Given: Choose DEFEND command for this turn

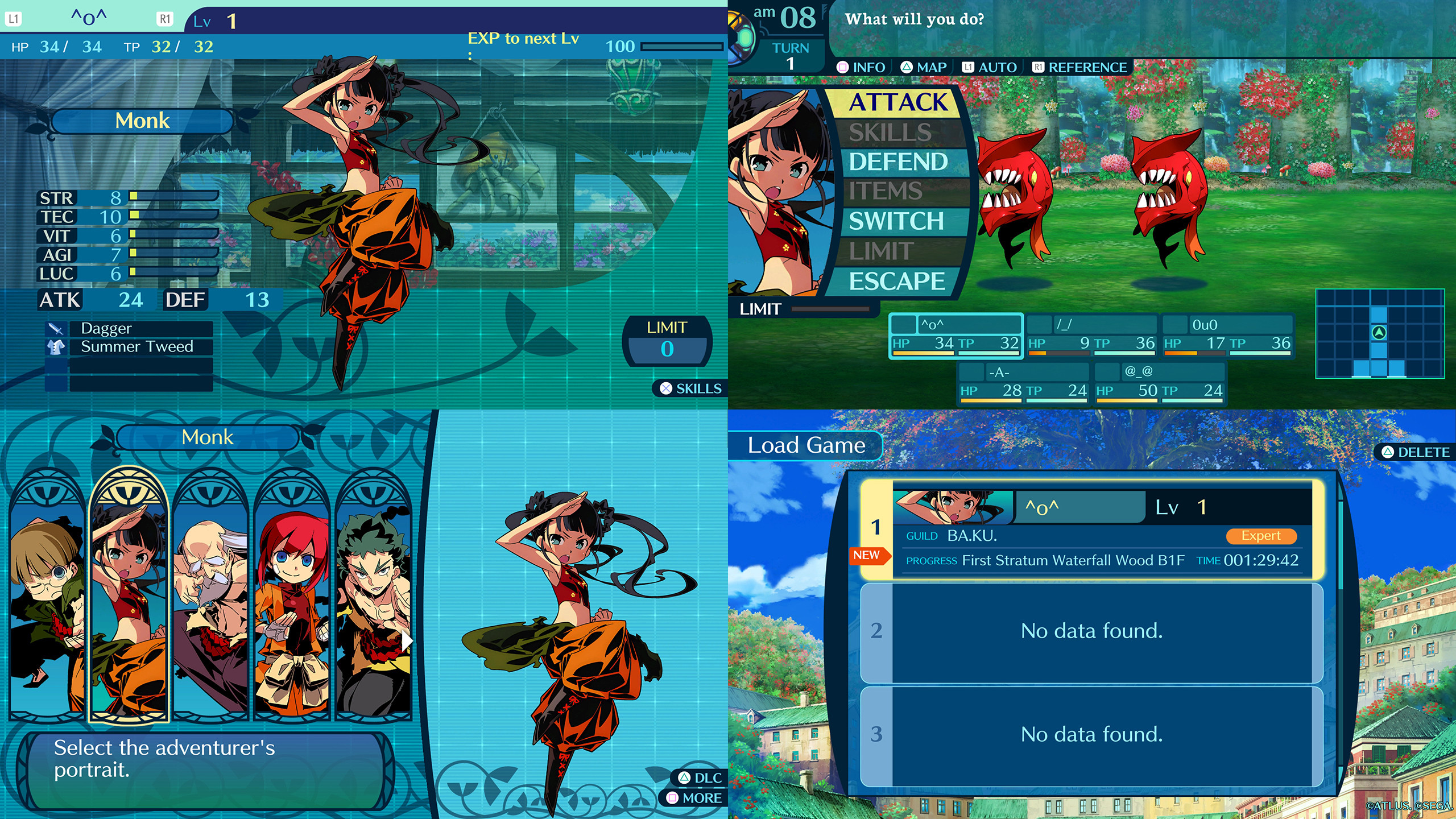Looking at the screenshot, I should pos(897,161).
